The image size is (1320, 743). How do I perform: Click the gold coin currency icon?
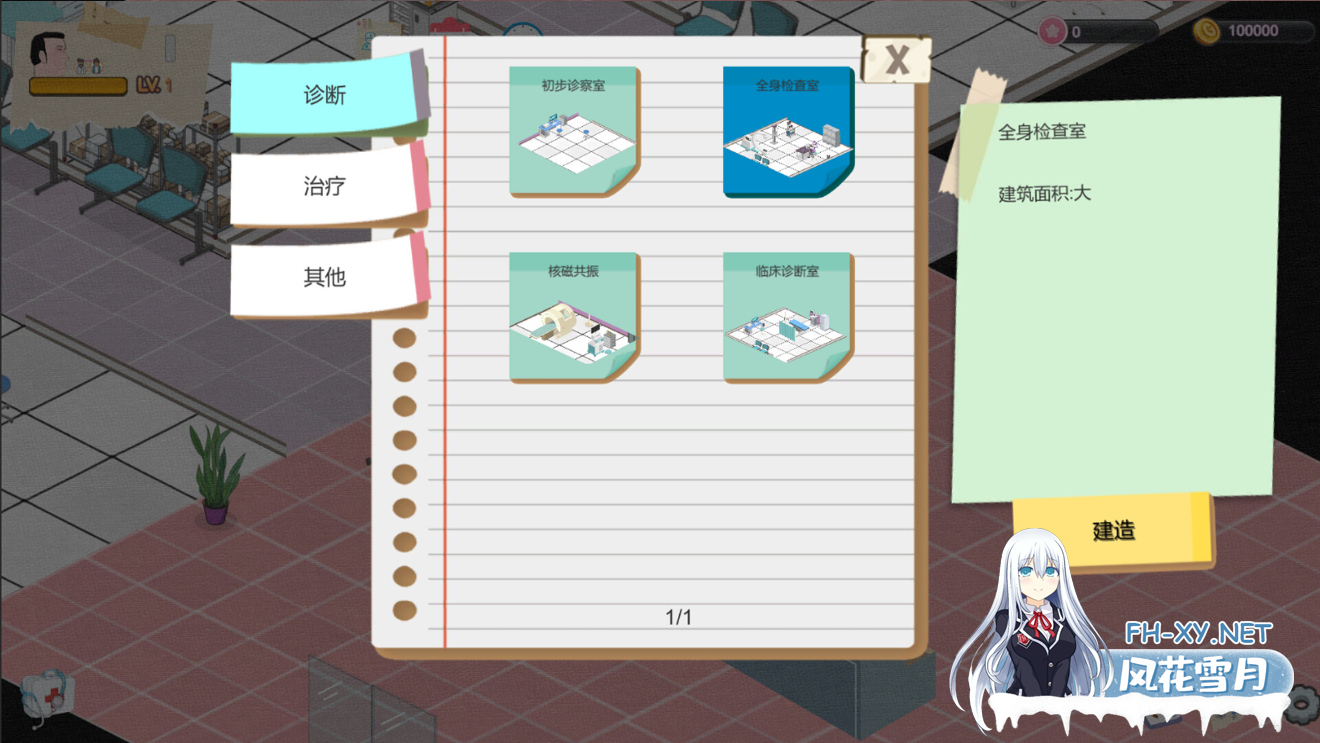1209,31
